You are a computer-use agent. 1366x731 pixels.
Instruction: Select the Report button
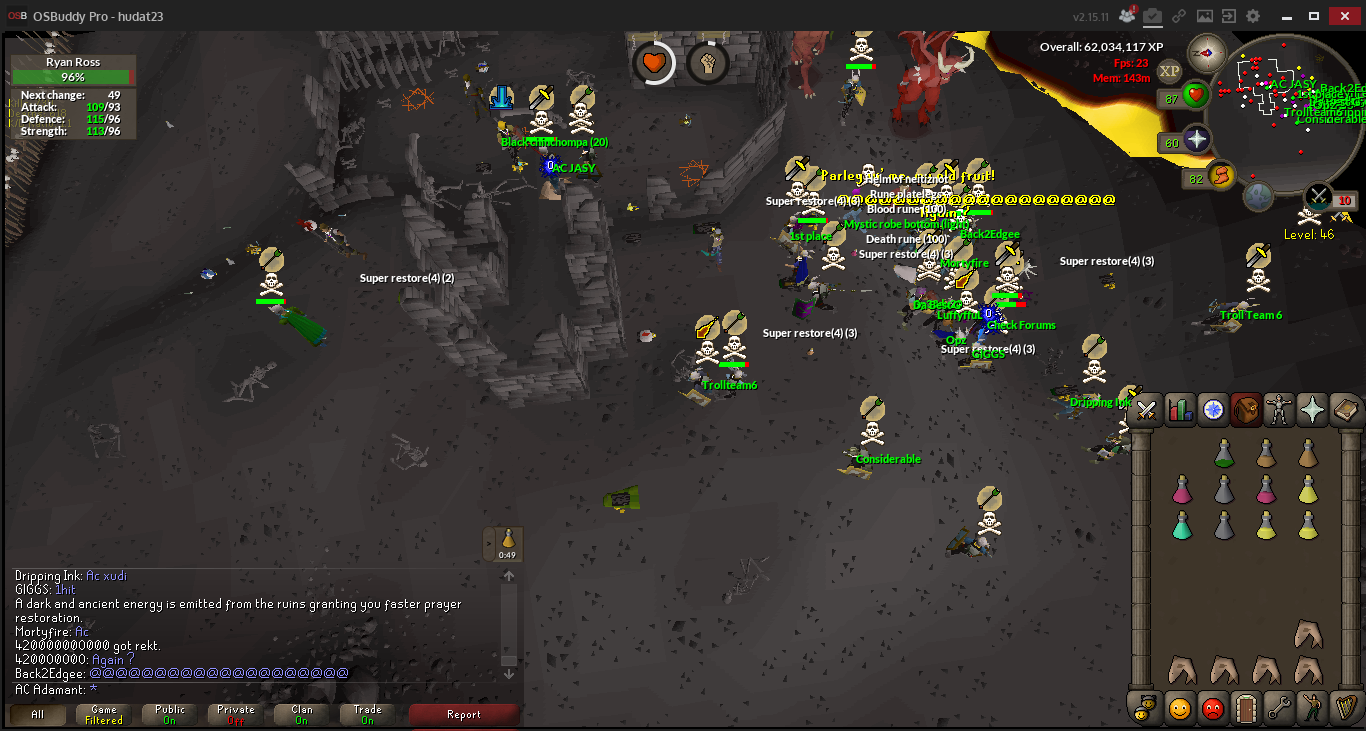[464, 714]
